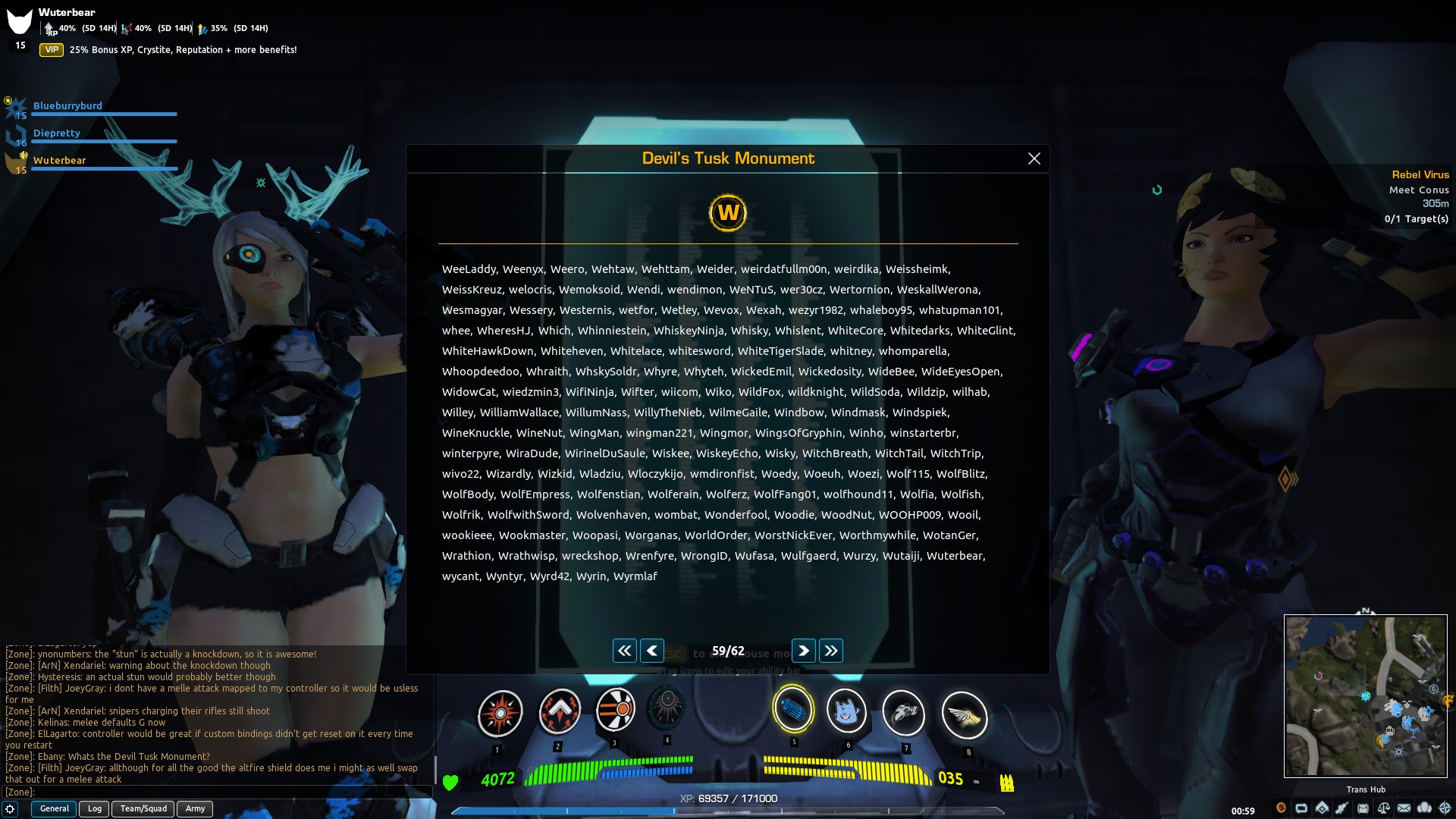Open the mail envelope icon
This screenshot has height=819, width=1456.
click(1404, 808)
